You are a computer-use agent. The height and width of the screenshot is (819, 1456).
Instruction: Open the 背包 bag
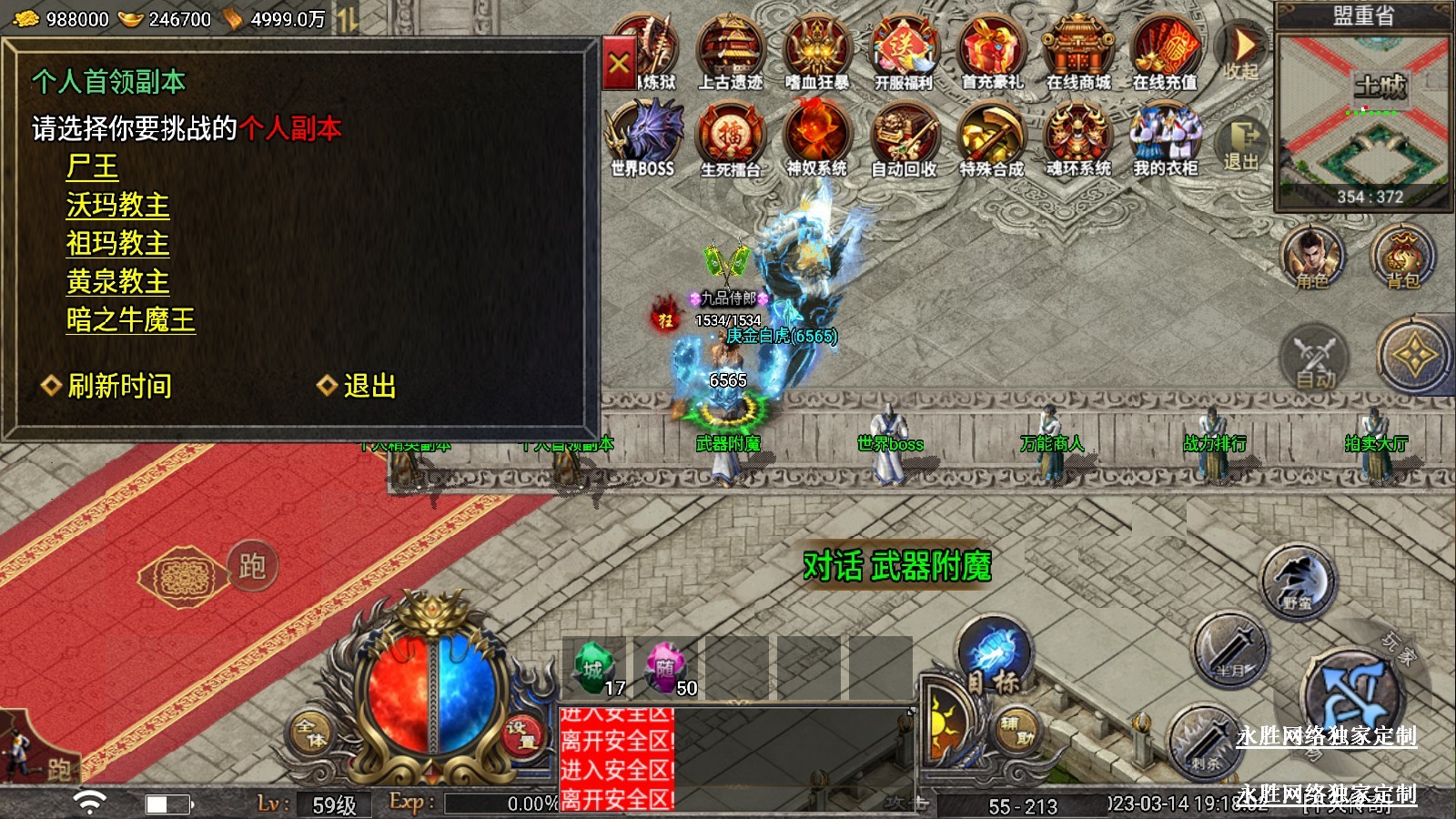pos(1402,258)
